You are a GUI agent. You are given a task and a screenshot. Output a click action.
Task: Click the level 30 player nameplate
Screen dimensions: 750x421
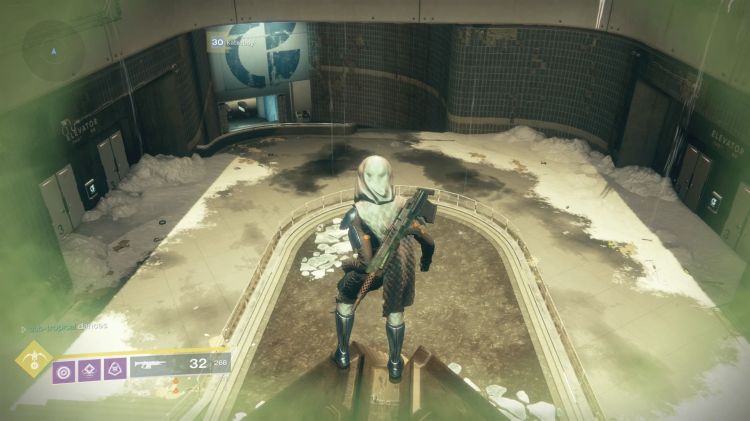(233, 43)
